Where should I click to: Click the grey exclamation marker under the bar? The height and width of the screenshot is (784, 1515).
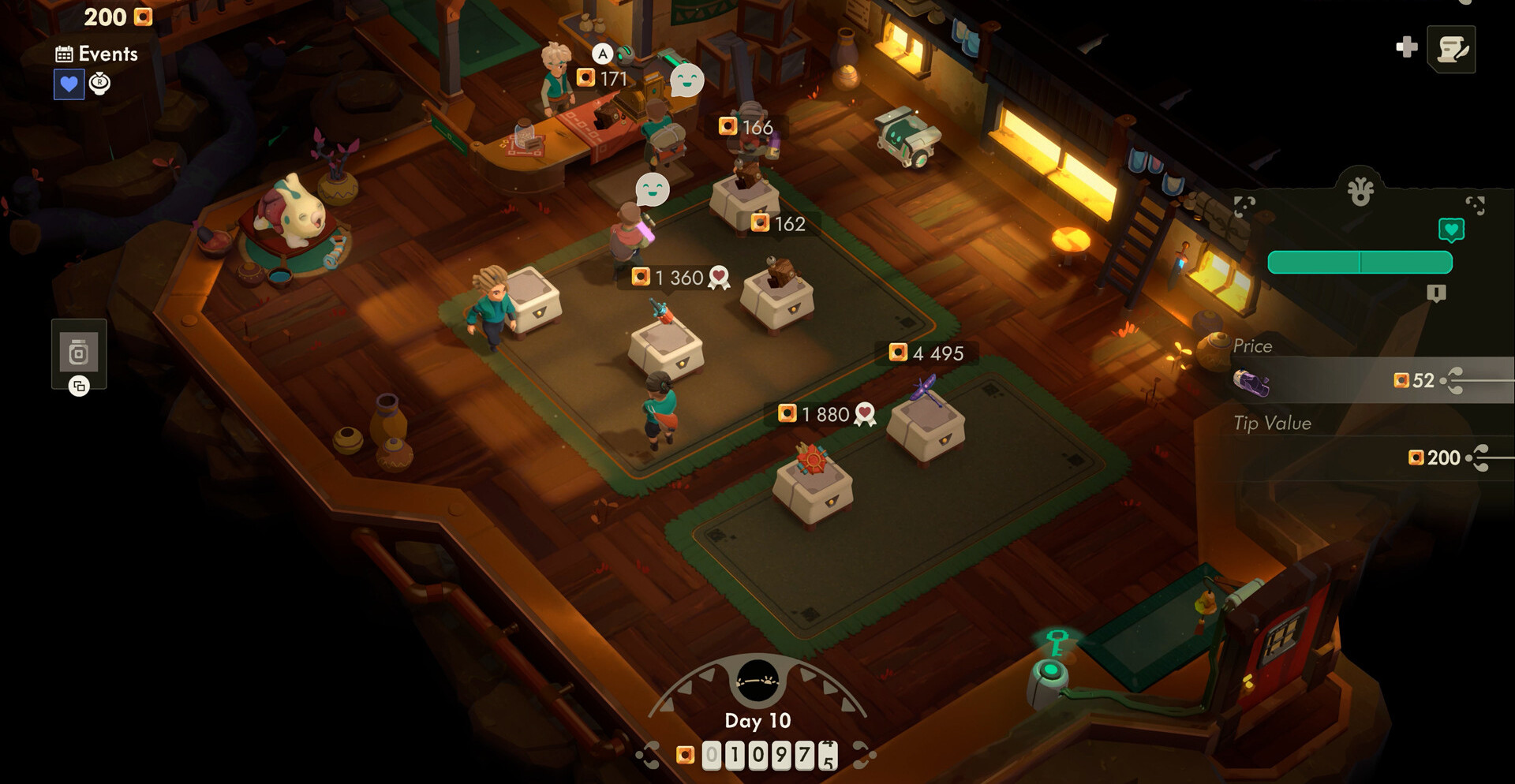click(x=1436, y=293)
